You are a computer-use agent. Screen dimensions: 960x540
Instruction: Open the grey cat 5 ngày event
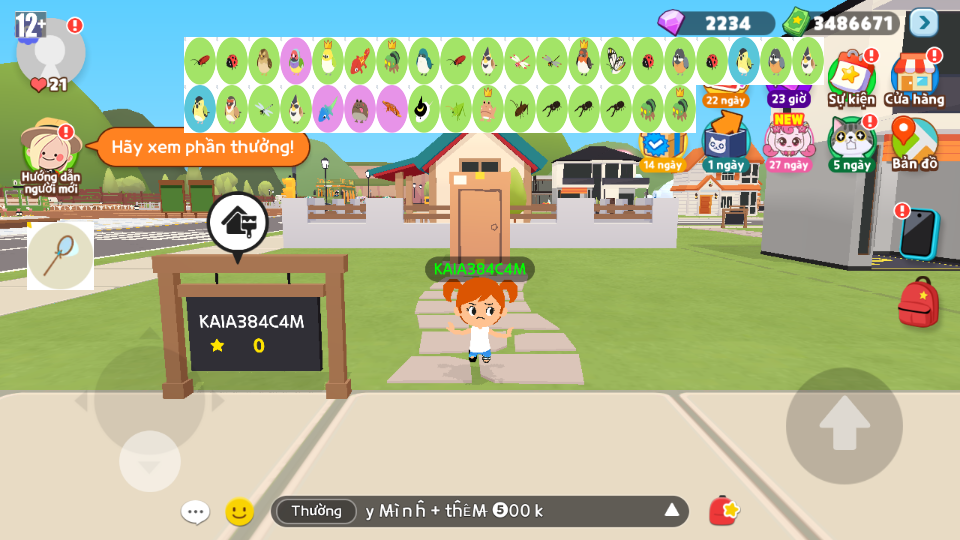(x=851, y=142)
